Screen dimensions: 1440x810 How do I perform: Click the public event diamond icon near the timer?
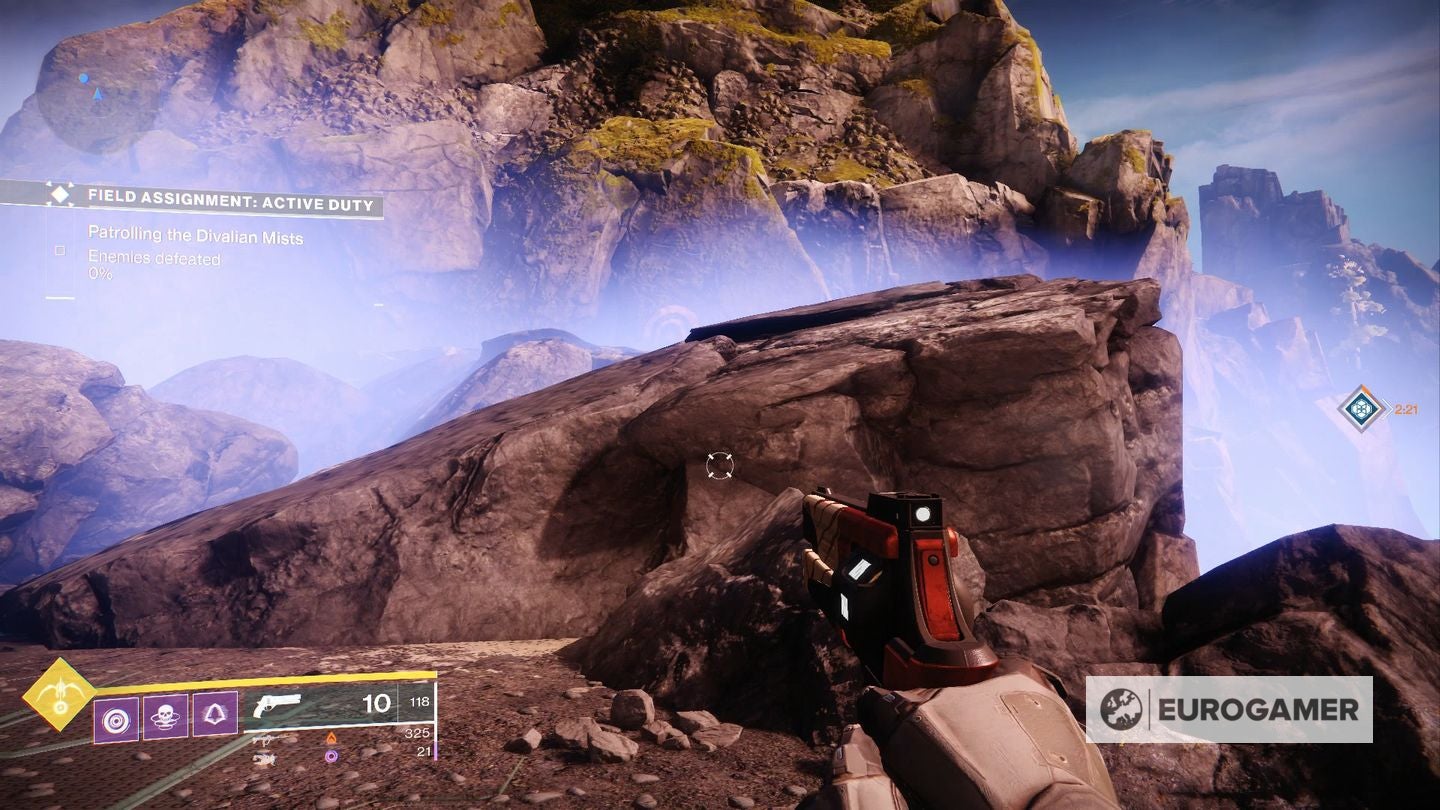click(1362, 406)
